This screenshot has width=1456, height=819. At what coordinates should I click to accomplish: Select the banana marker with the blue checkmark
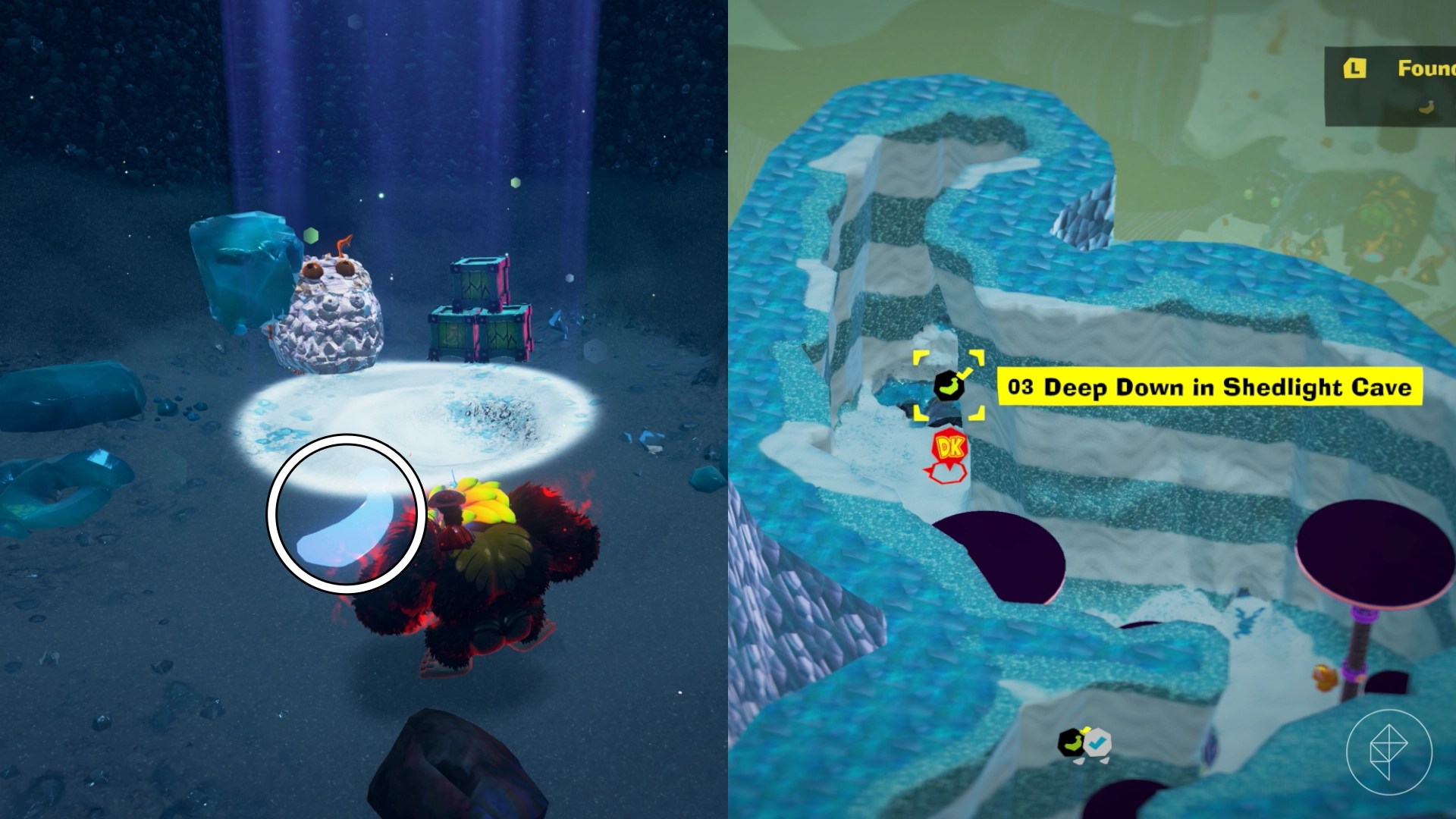[1083, 742]
